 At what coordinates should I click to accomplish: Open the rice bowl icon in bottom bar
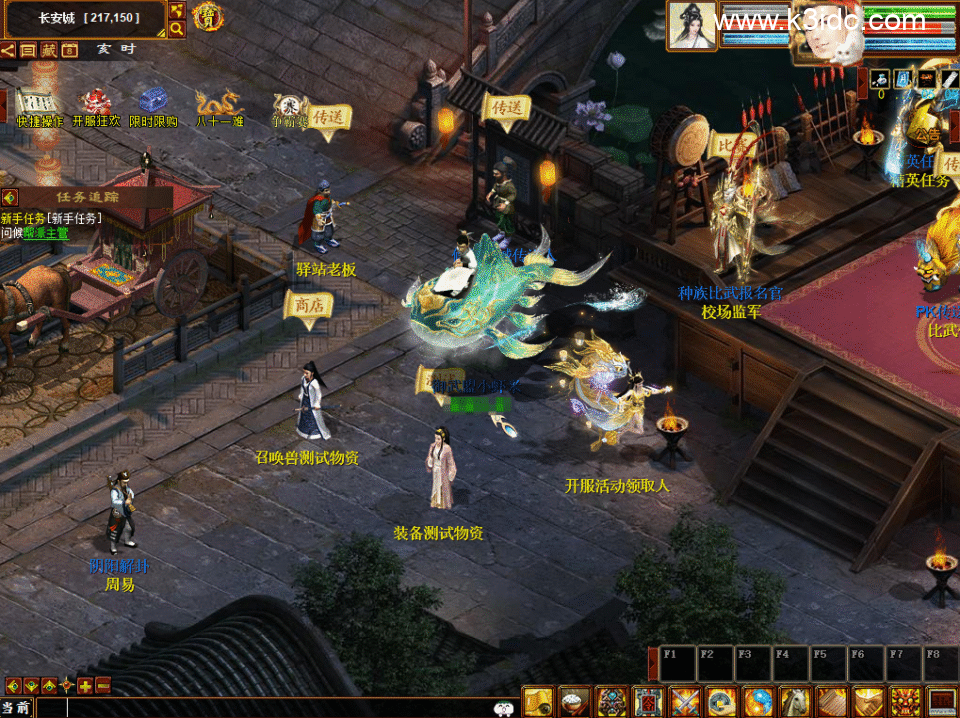coord(574,702)
